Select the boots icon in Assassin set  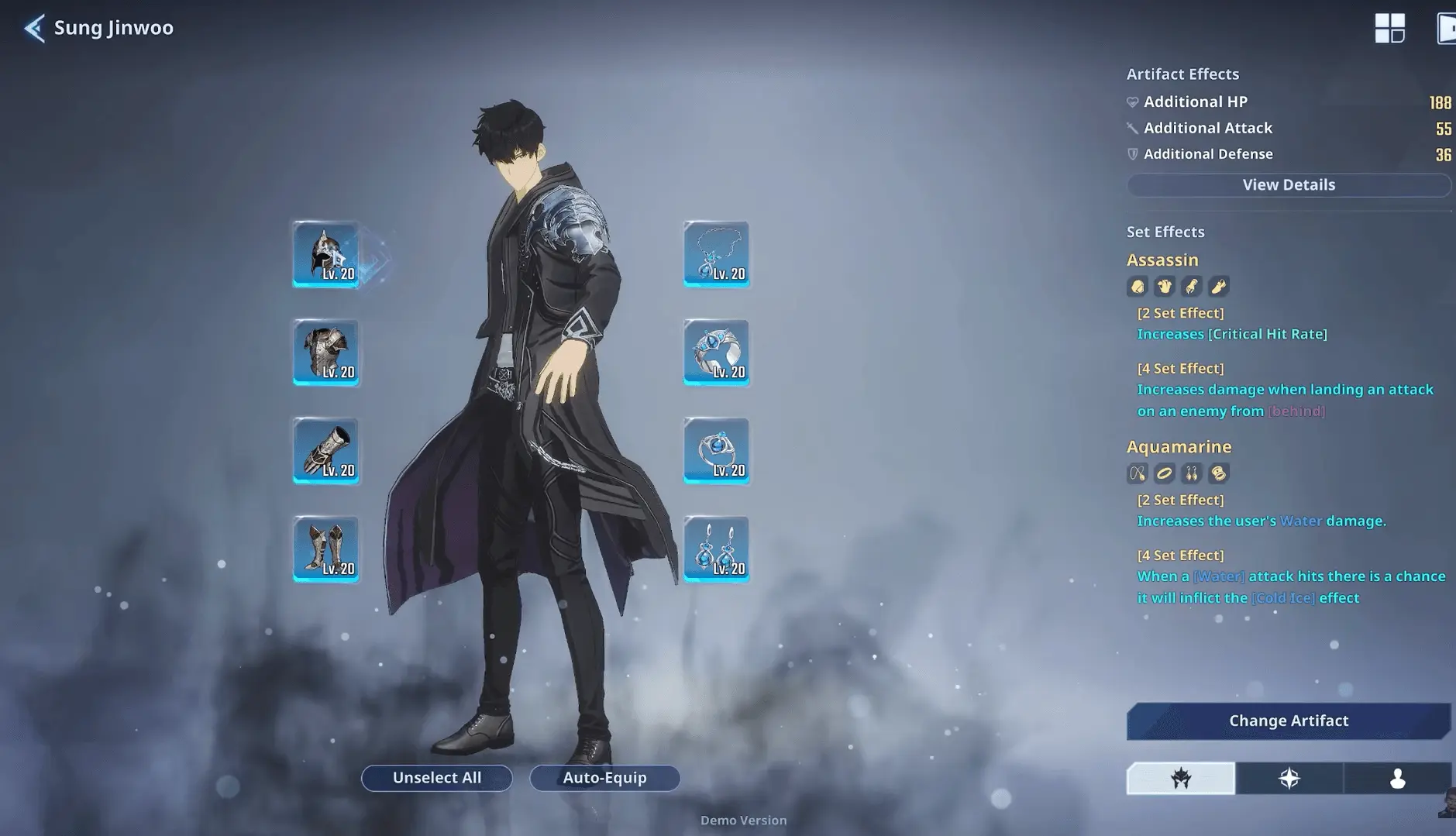click(x=1217, y=286)
